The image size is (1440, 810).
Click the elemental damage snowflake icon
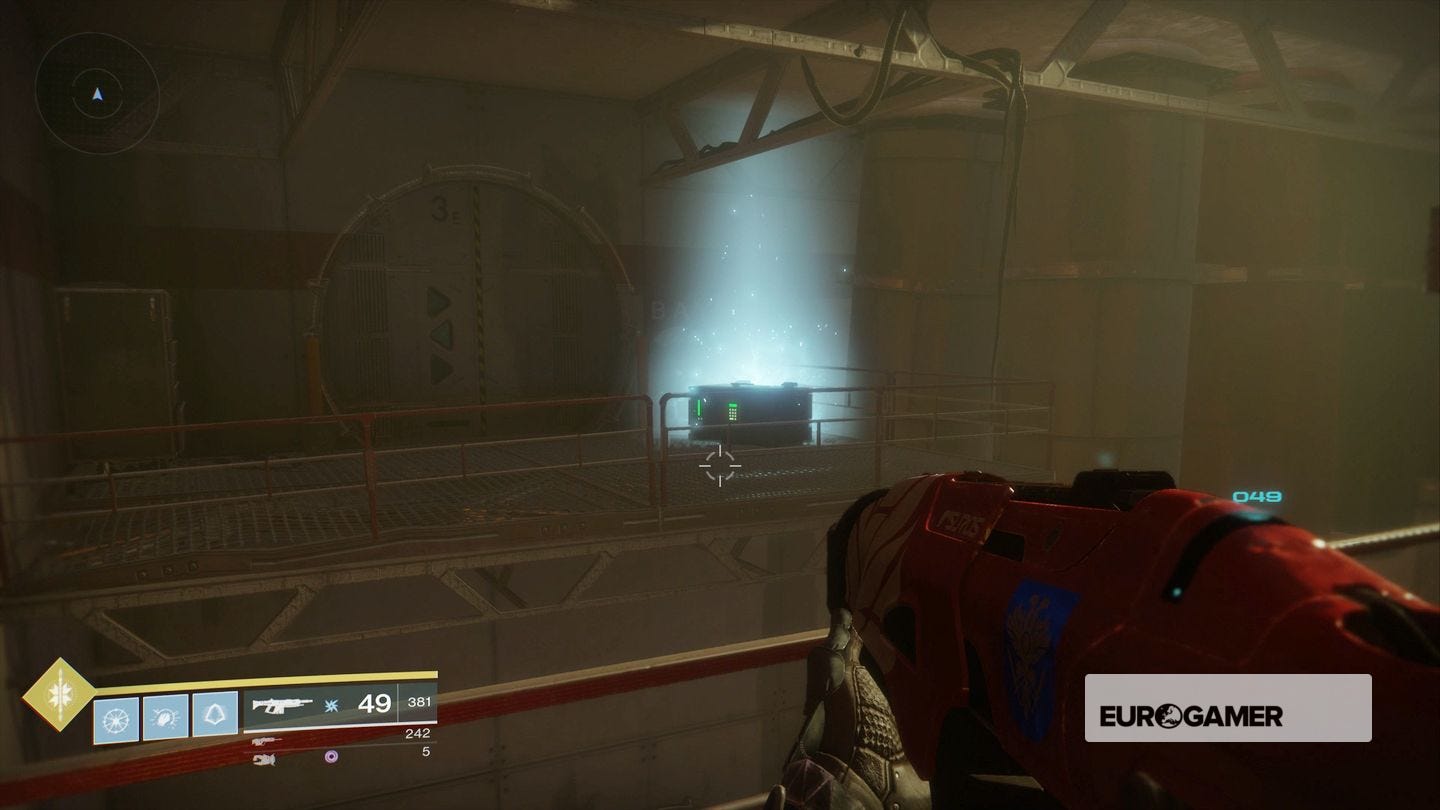[330, 707]
